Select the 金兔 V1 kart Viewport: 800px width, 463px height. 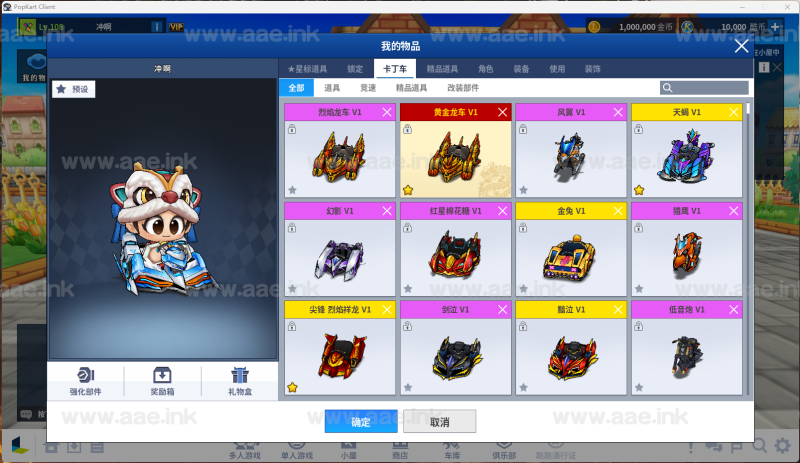pyautogui.click(x=570, y=248)
